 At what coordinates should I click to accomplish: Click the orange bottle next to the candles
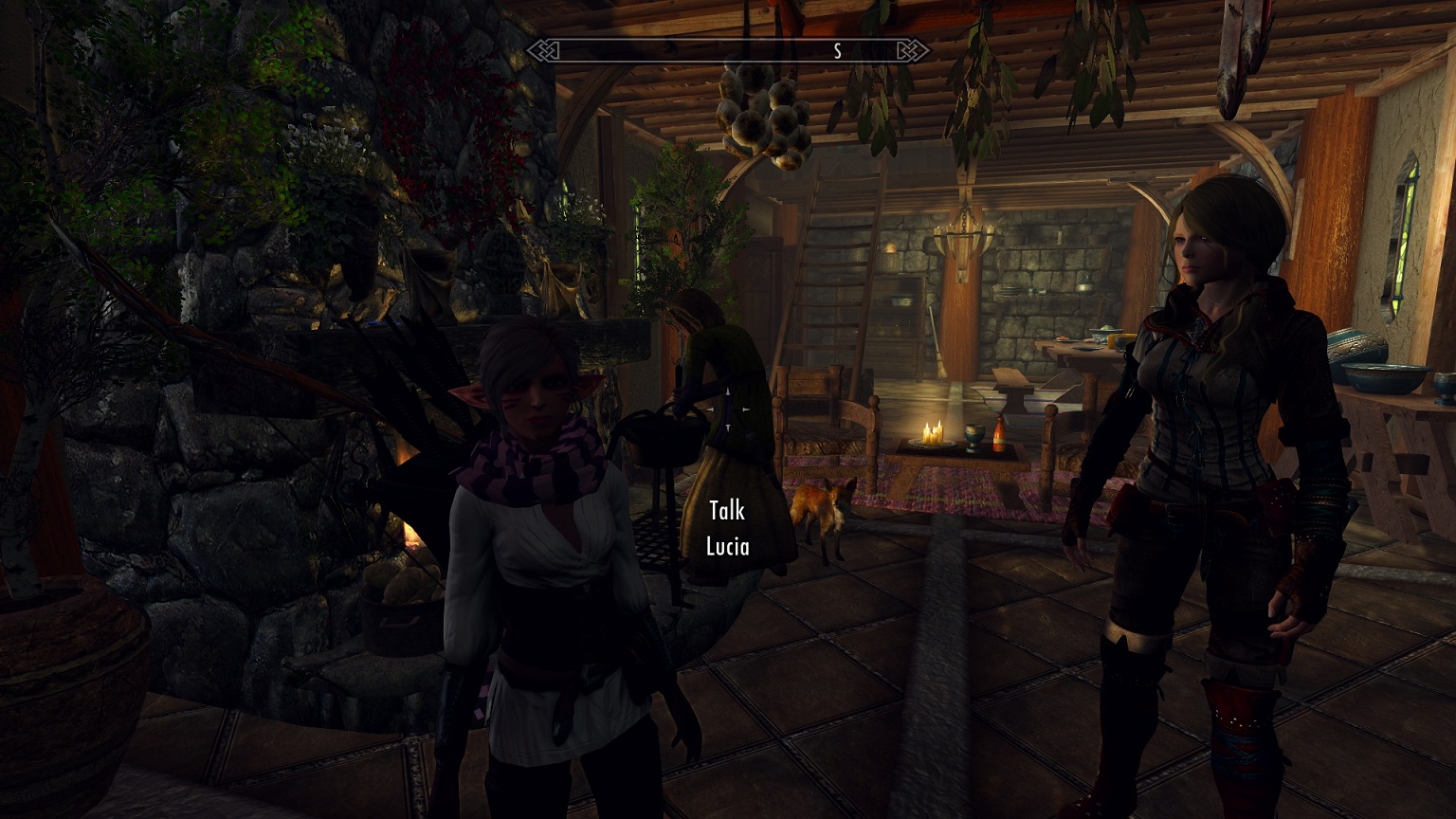(998, 434)
